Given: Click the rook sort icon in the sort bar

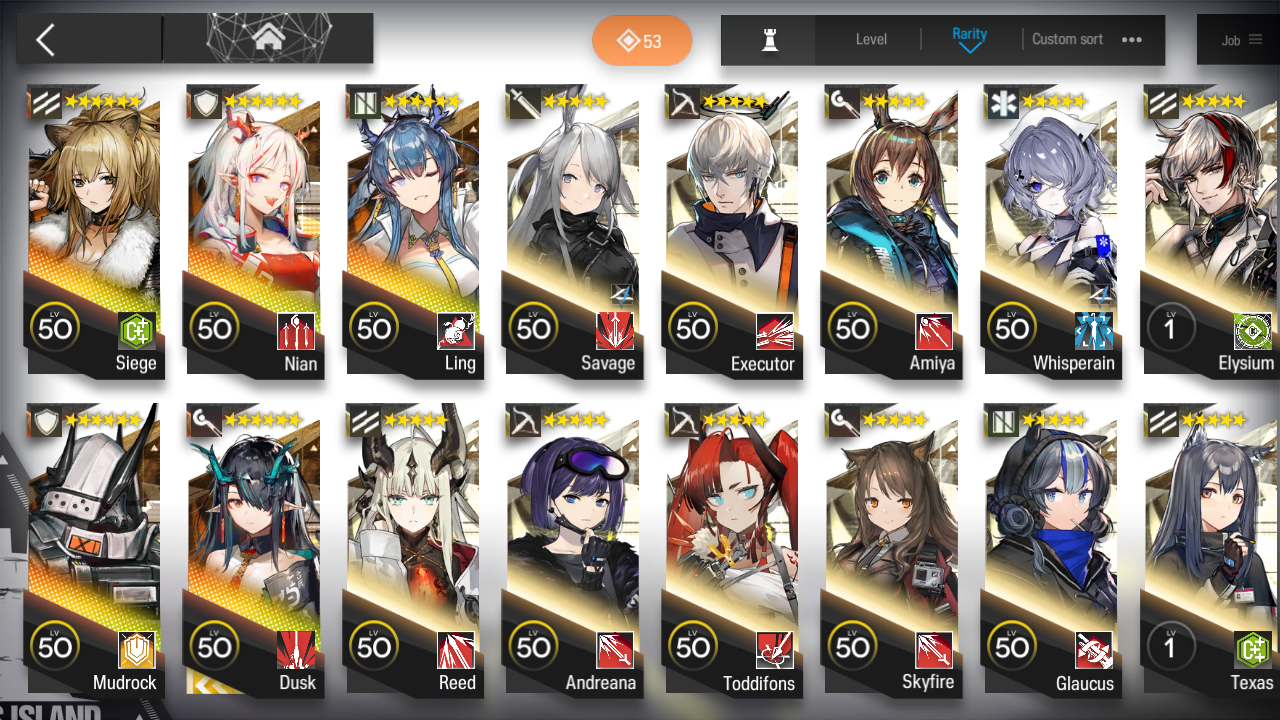Looking at the screenshot, I should click(767, 40).
